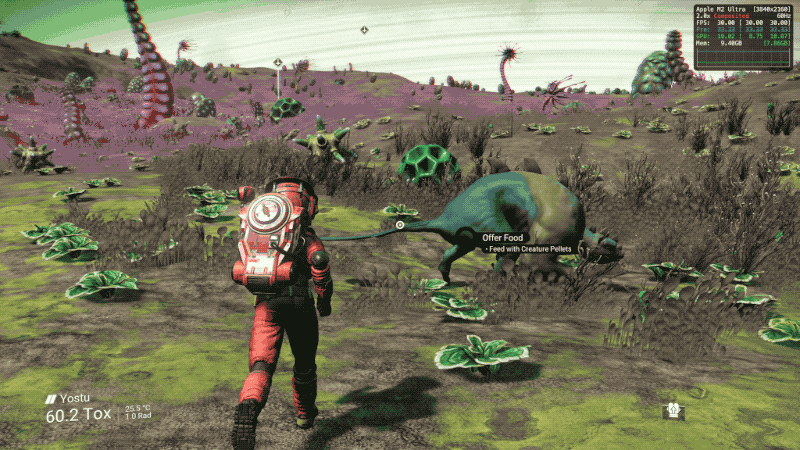Select the diamond waypoint marker with a beam
Screen dimensions: 800x450
tap(278, 62)
